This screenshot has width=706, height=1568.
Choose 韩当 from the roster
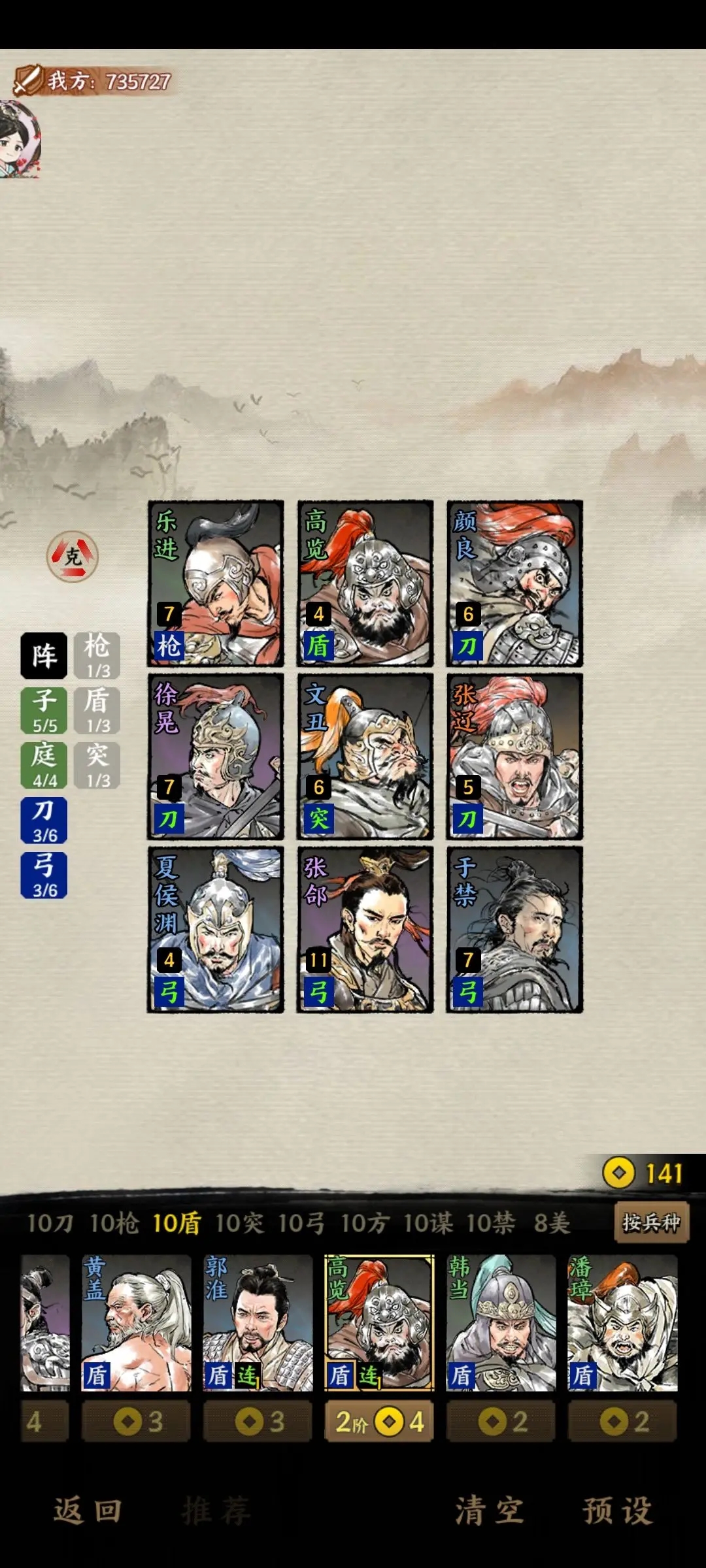pyautogui.click(x=501, y=1323)
